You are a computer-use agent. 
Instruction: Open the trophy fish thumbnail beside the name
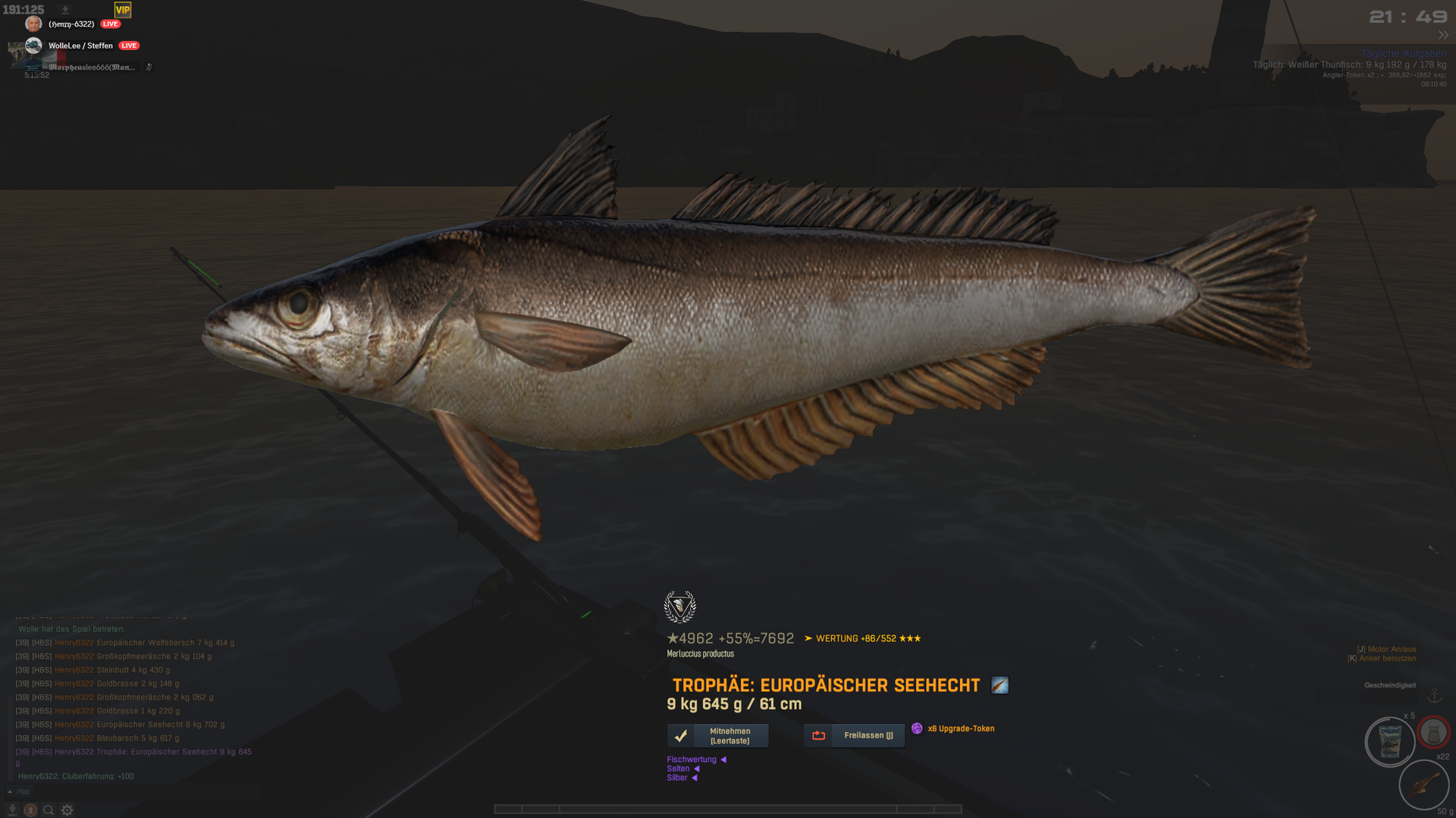coord(999,685)
